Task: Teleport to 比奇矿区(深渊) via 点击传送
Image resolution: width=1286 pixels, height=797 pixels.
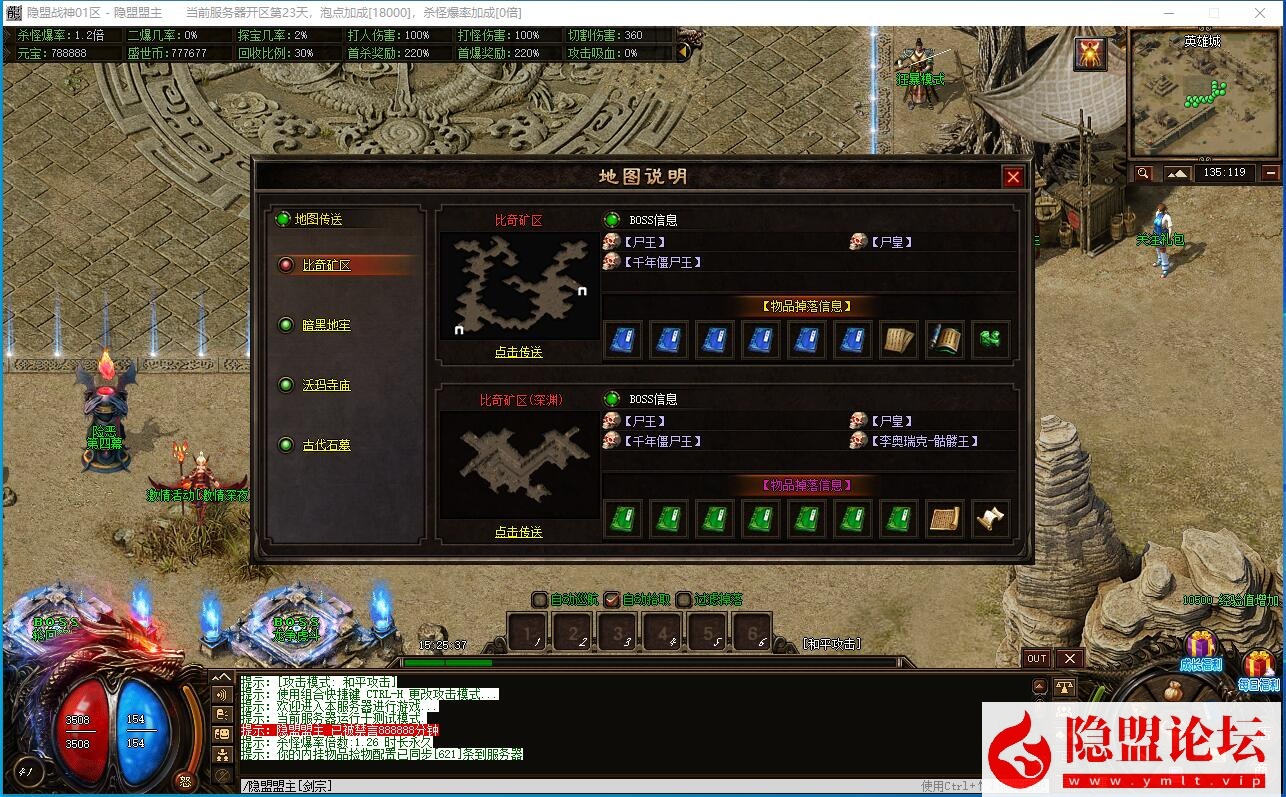Action: click(x=518, y=532)
